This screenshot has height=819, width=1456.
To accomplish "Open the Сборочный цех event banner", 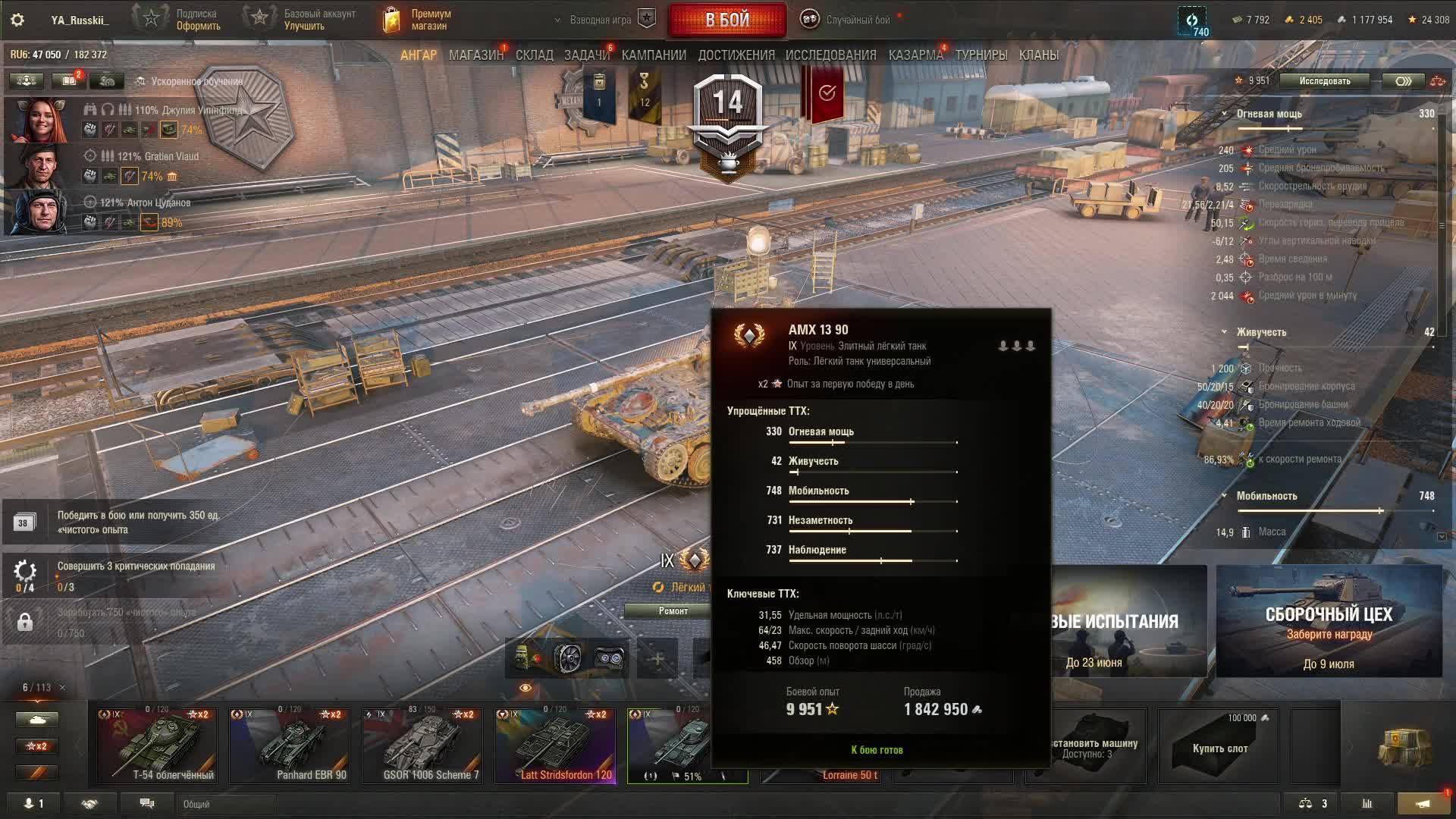I will (x=1329, y=622).
